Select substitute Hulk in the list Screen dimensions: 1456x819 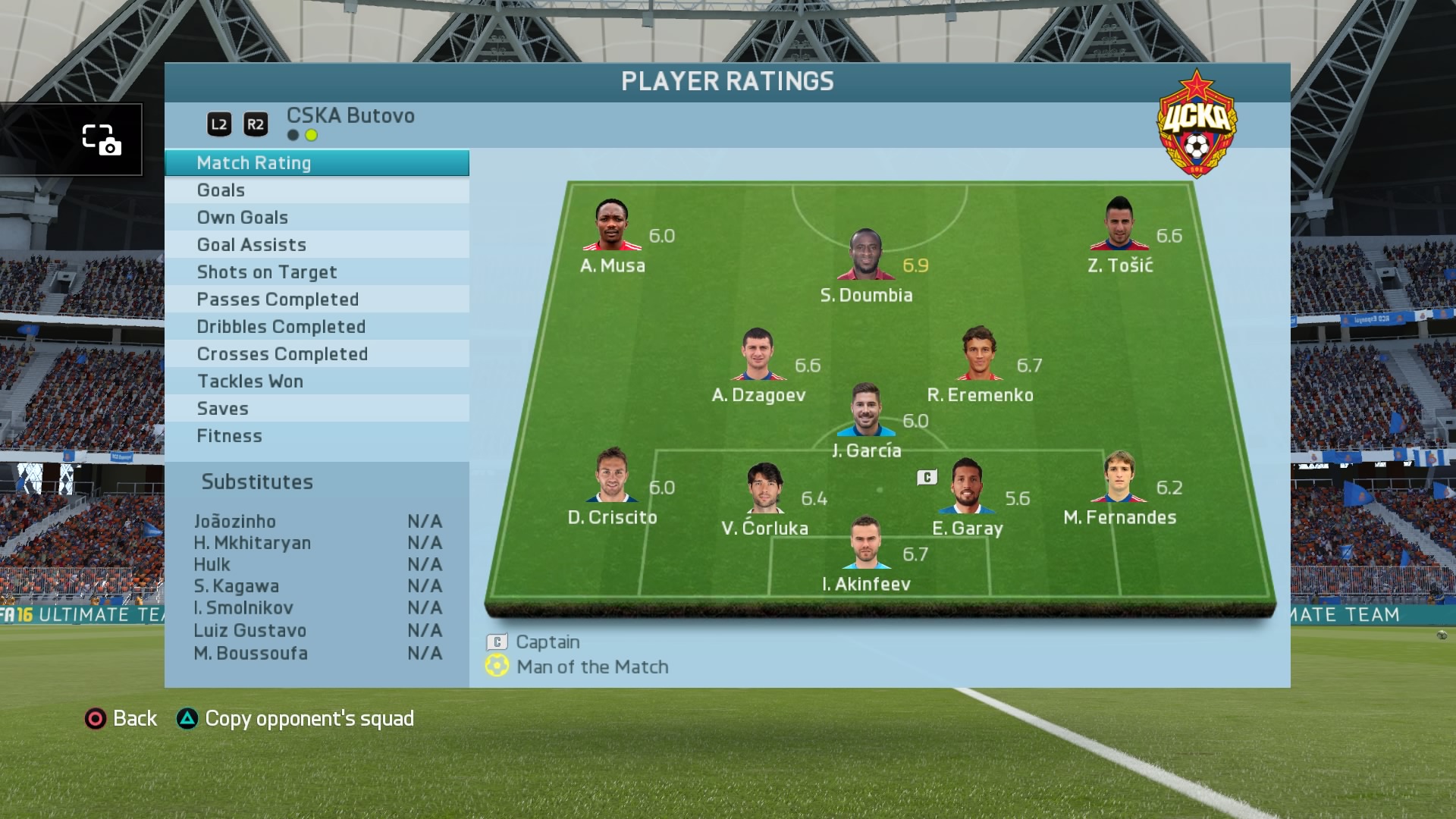pos(212,565)
